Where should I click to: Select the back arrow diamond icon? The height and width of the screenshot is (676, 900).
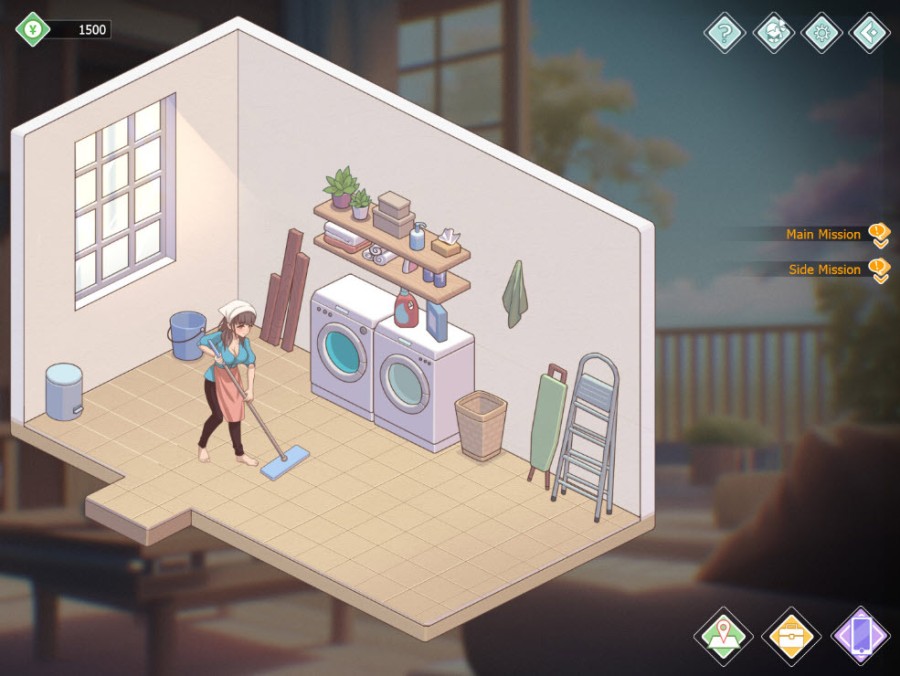tap(869, 33)
